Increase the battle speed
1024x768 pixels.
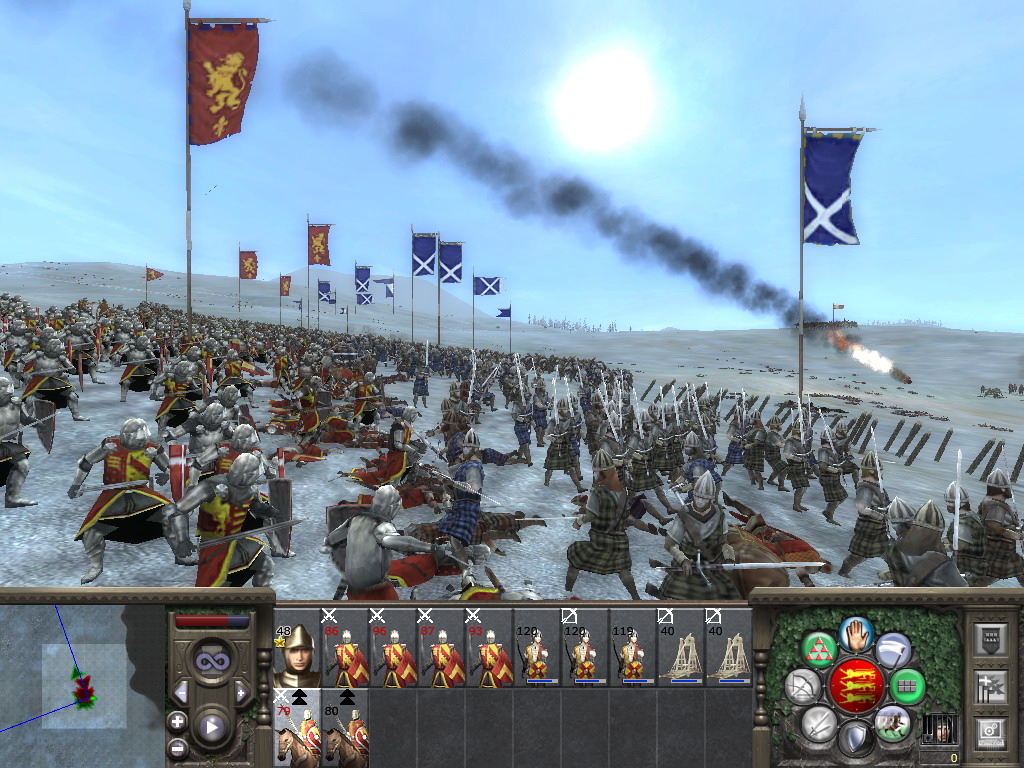241,692
